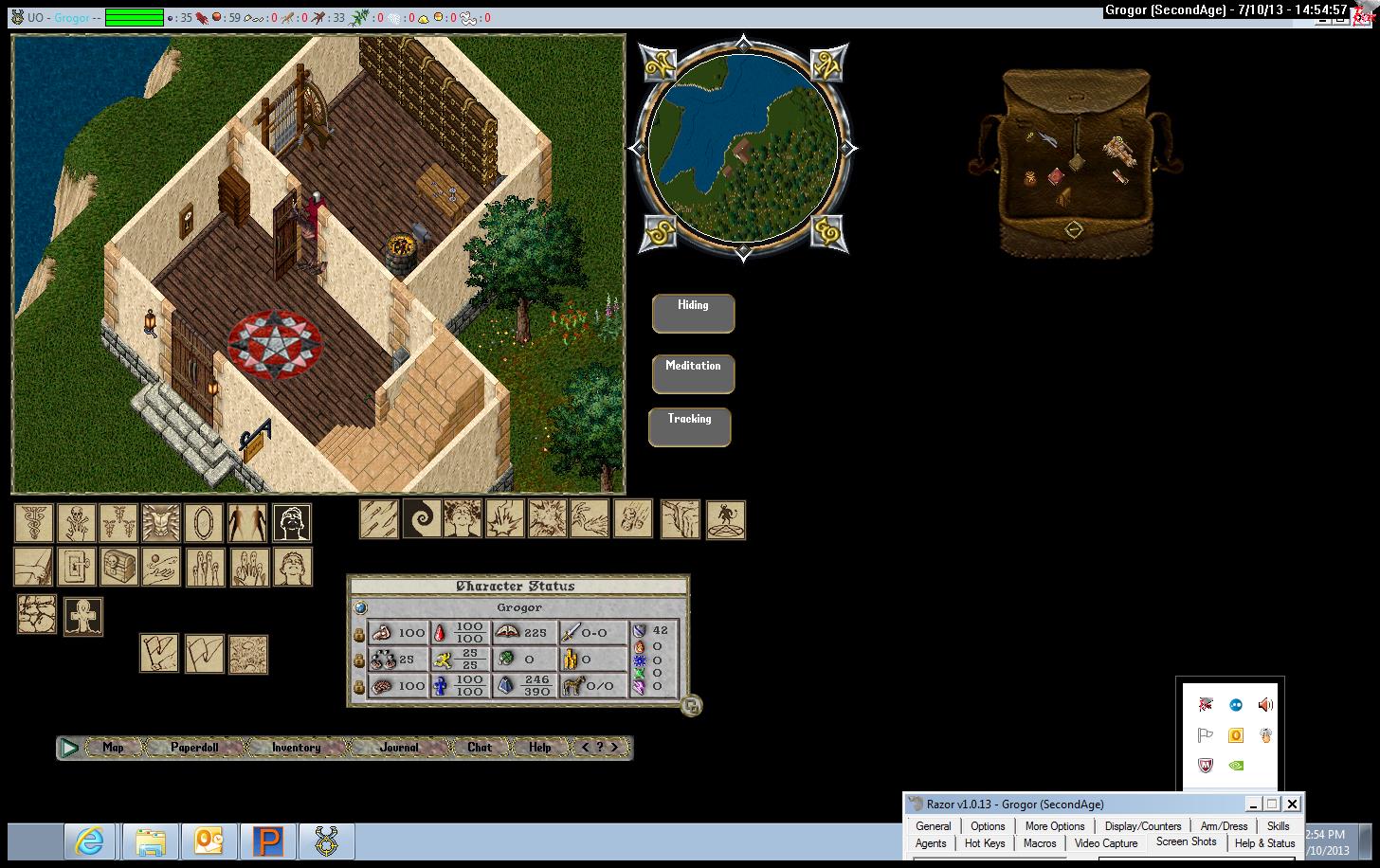
Task: Open Razor's Hot Keys tab
Action: pyautogui.click(x=985, y=843)
